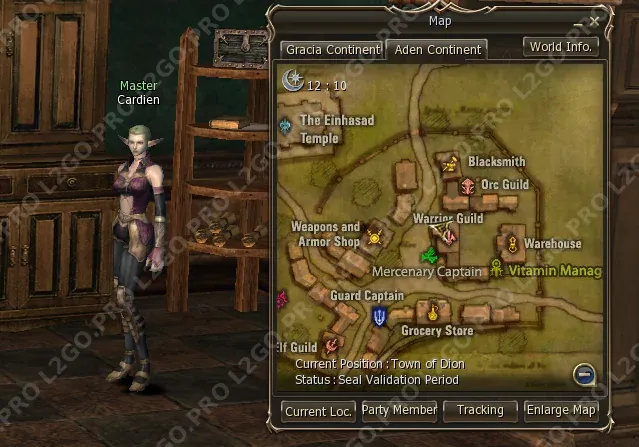Center map with Current Loc. button
Screen dimensions: 639x447
(x=317, y=410)
